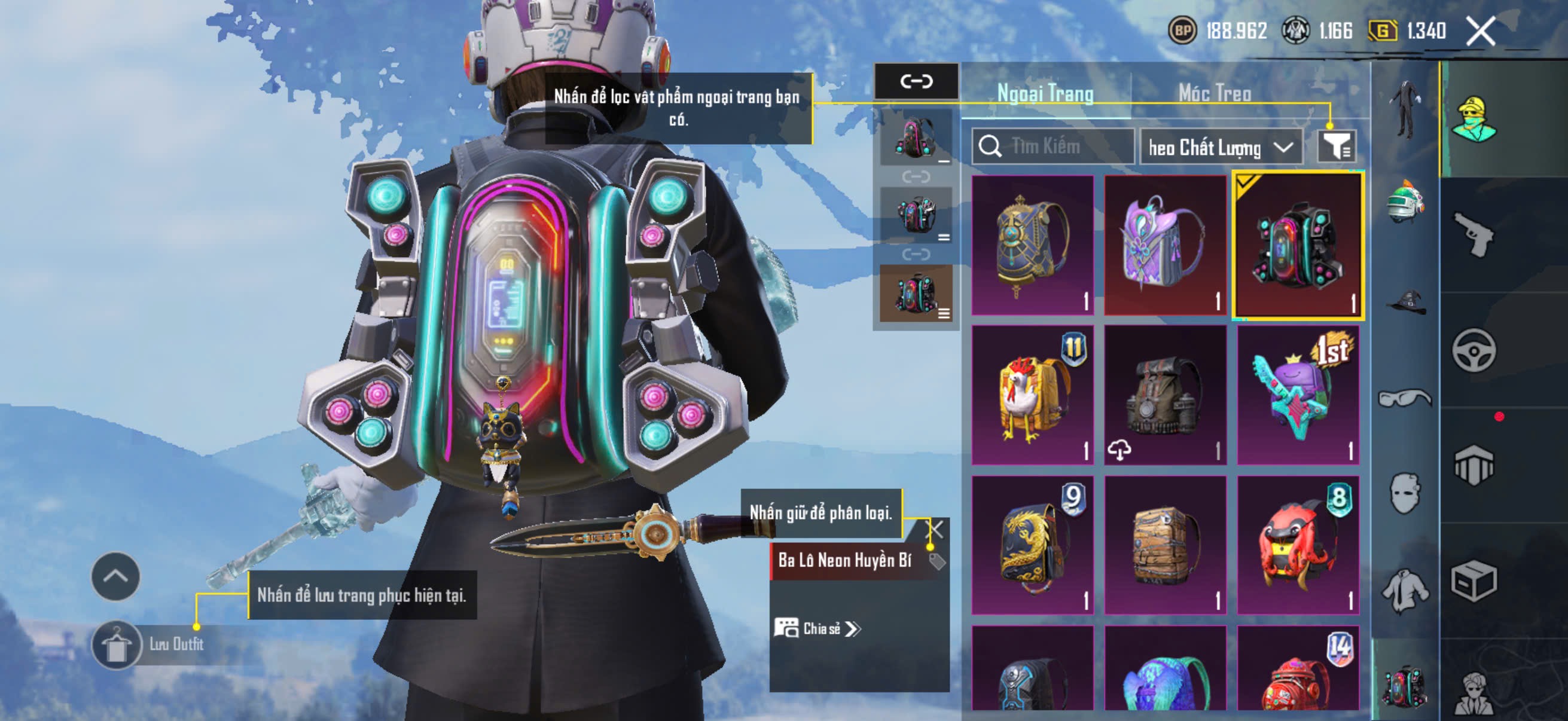Choose the purple ribbon backpack skin

tap(1164, 245)
